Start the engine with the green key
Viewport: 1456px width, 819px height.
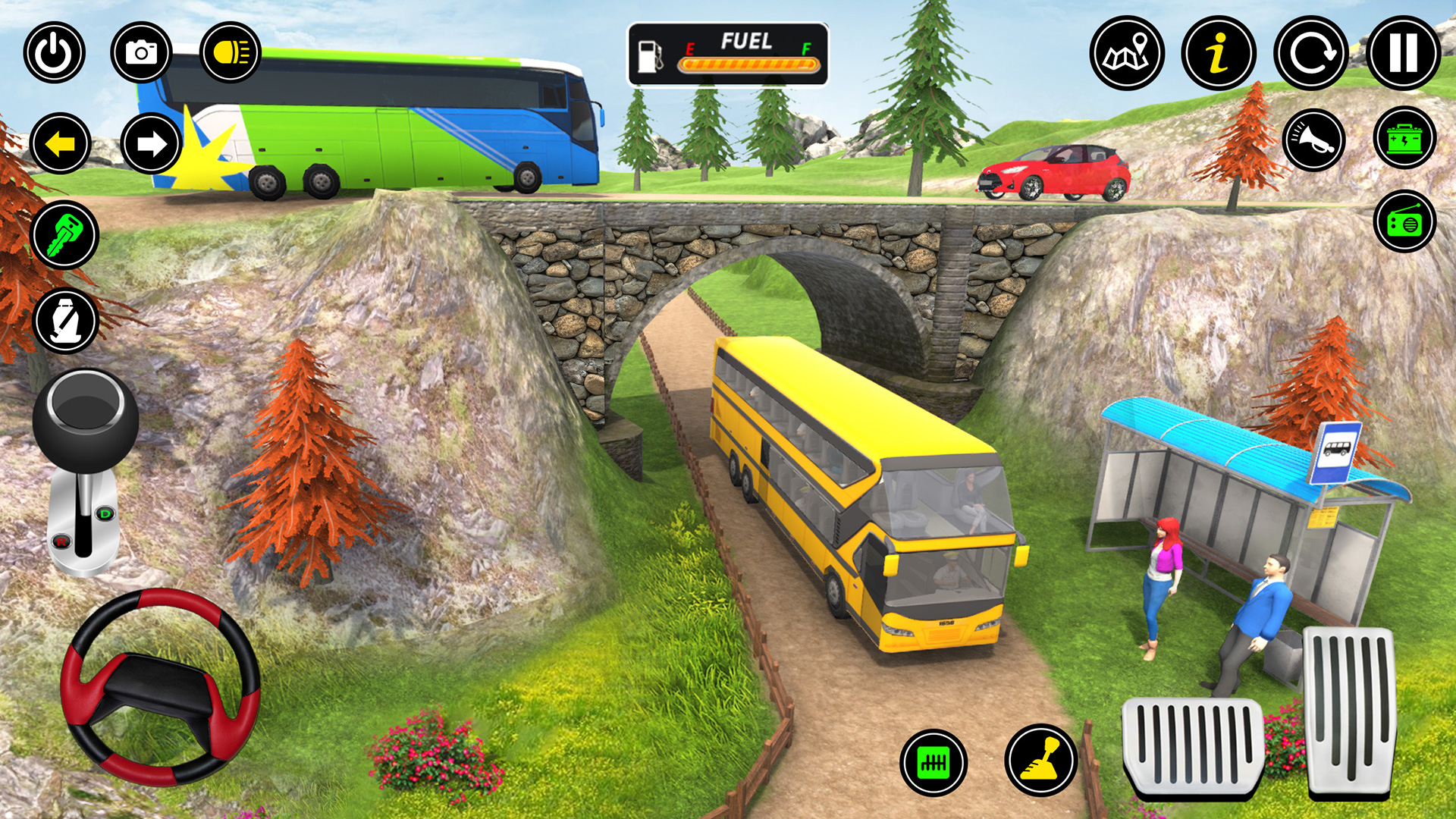64,235
